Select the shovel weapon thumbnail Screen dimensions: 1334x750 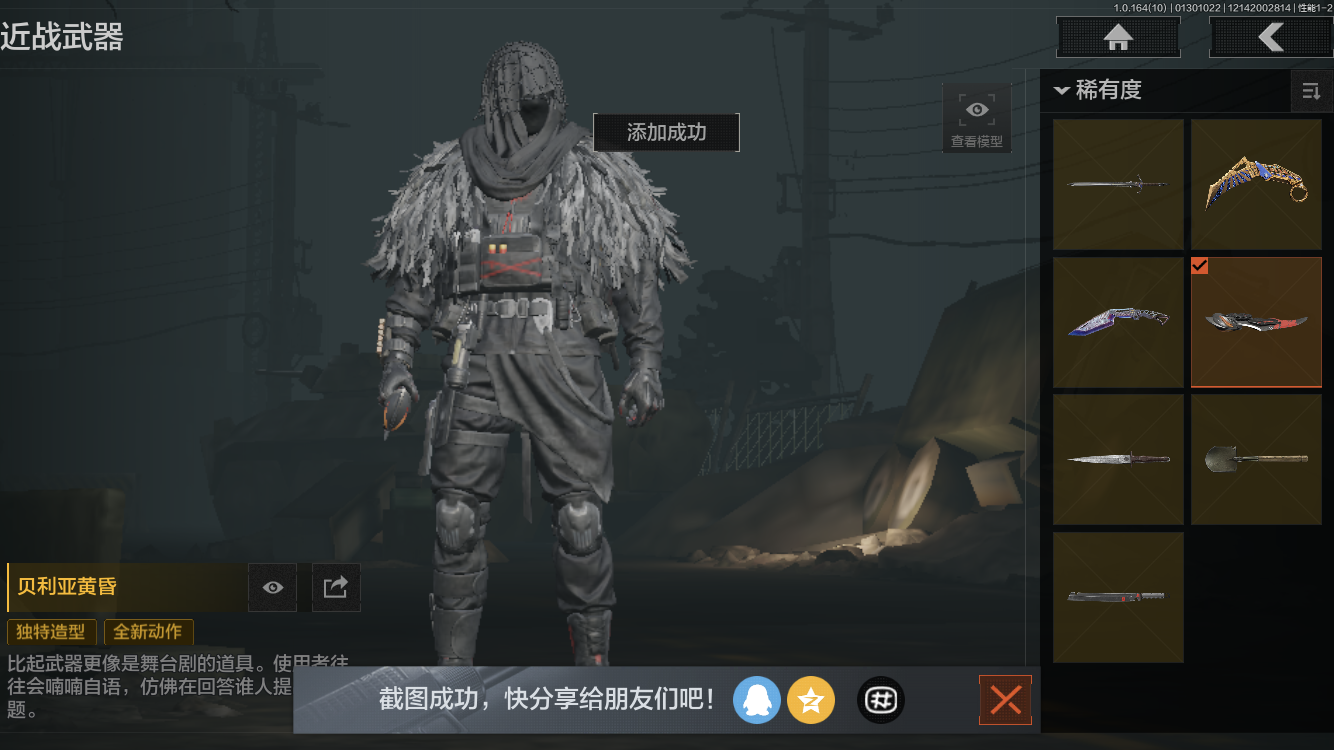pos(1256,459)
